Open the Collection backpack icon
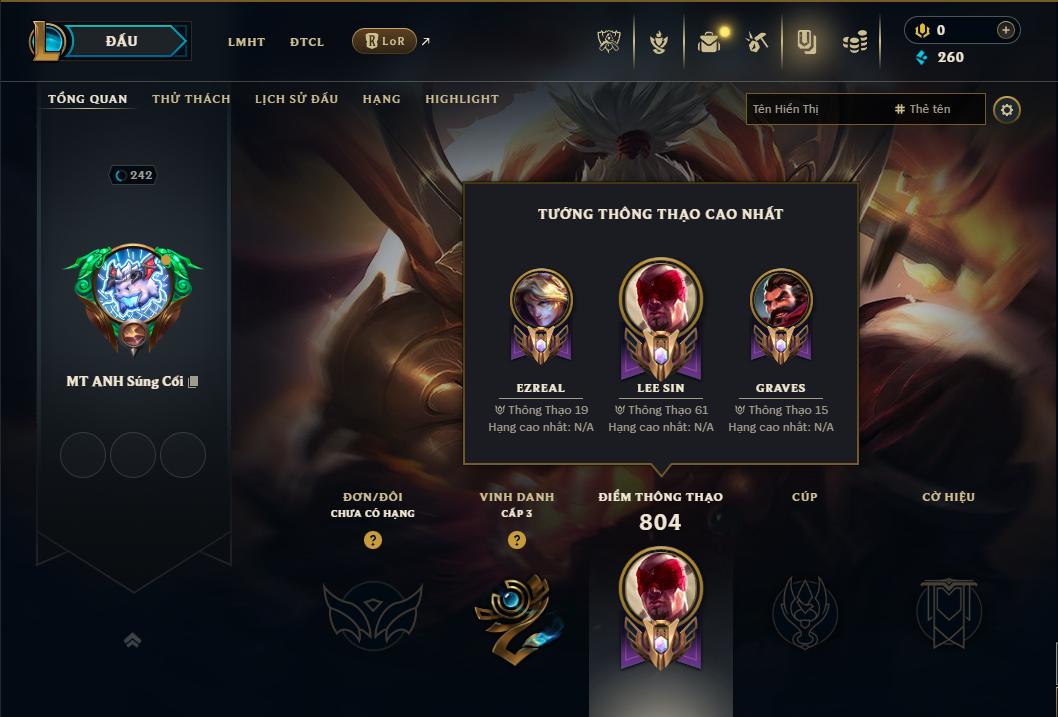Viewport: 1058px width, 717px height. pyautogui.click(x=709, y=42)
